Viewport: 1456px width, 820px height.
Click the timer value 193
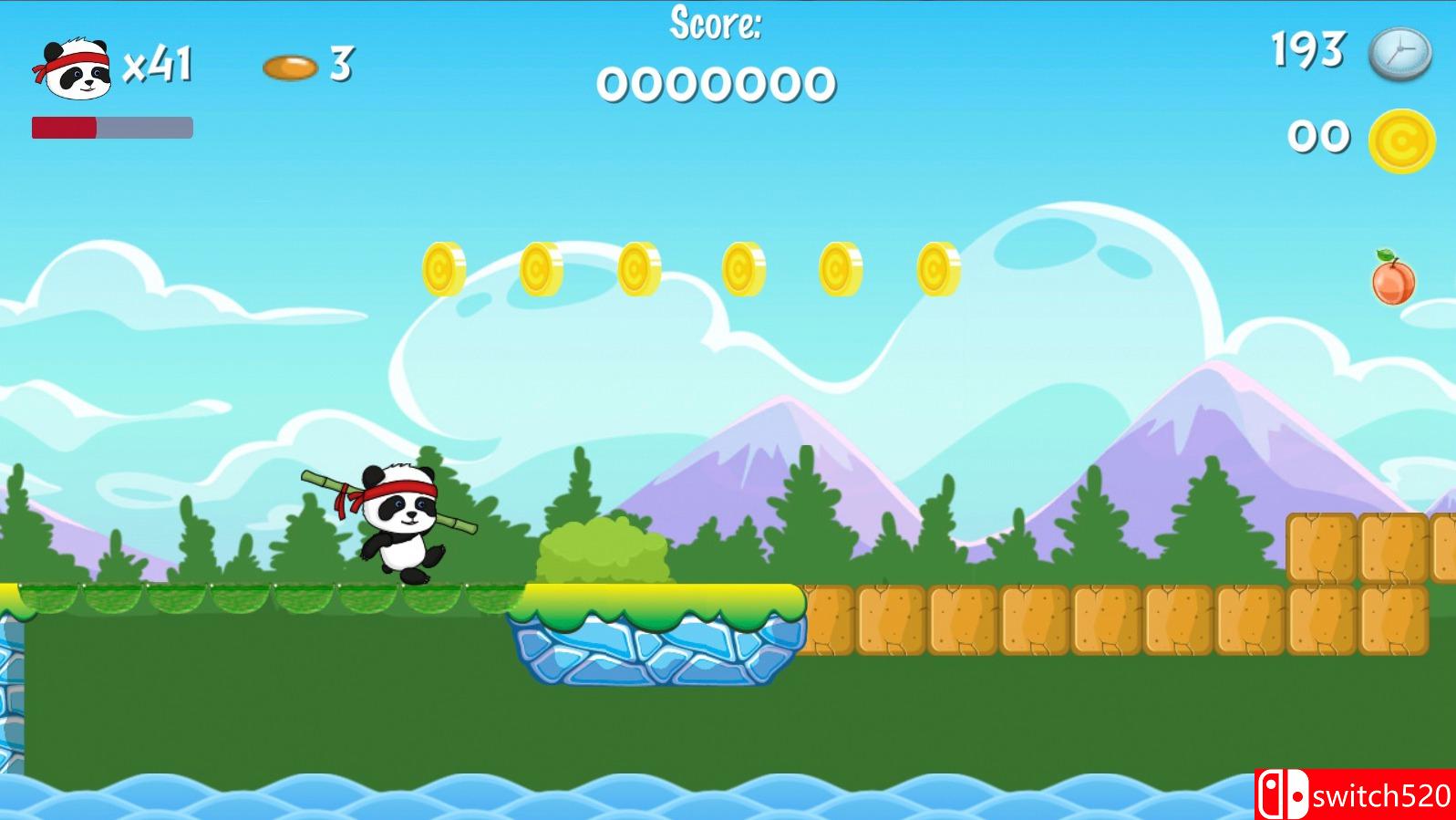1307,50
